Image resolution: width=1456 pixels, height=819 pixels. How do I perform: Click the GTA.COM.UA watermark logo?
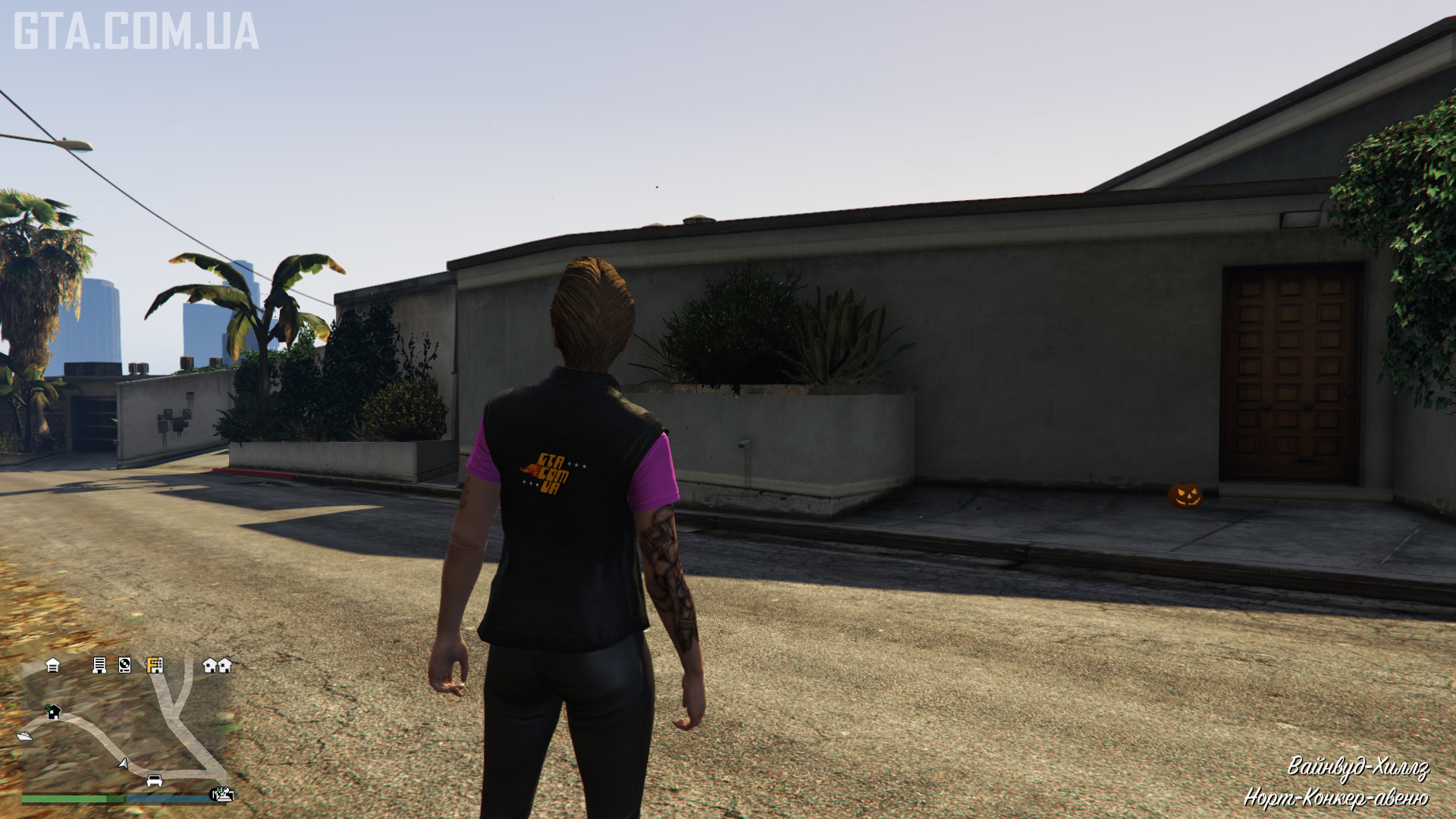click(x=136, y=32)
